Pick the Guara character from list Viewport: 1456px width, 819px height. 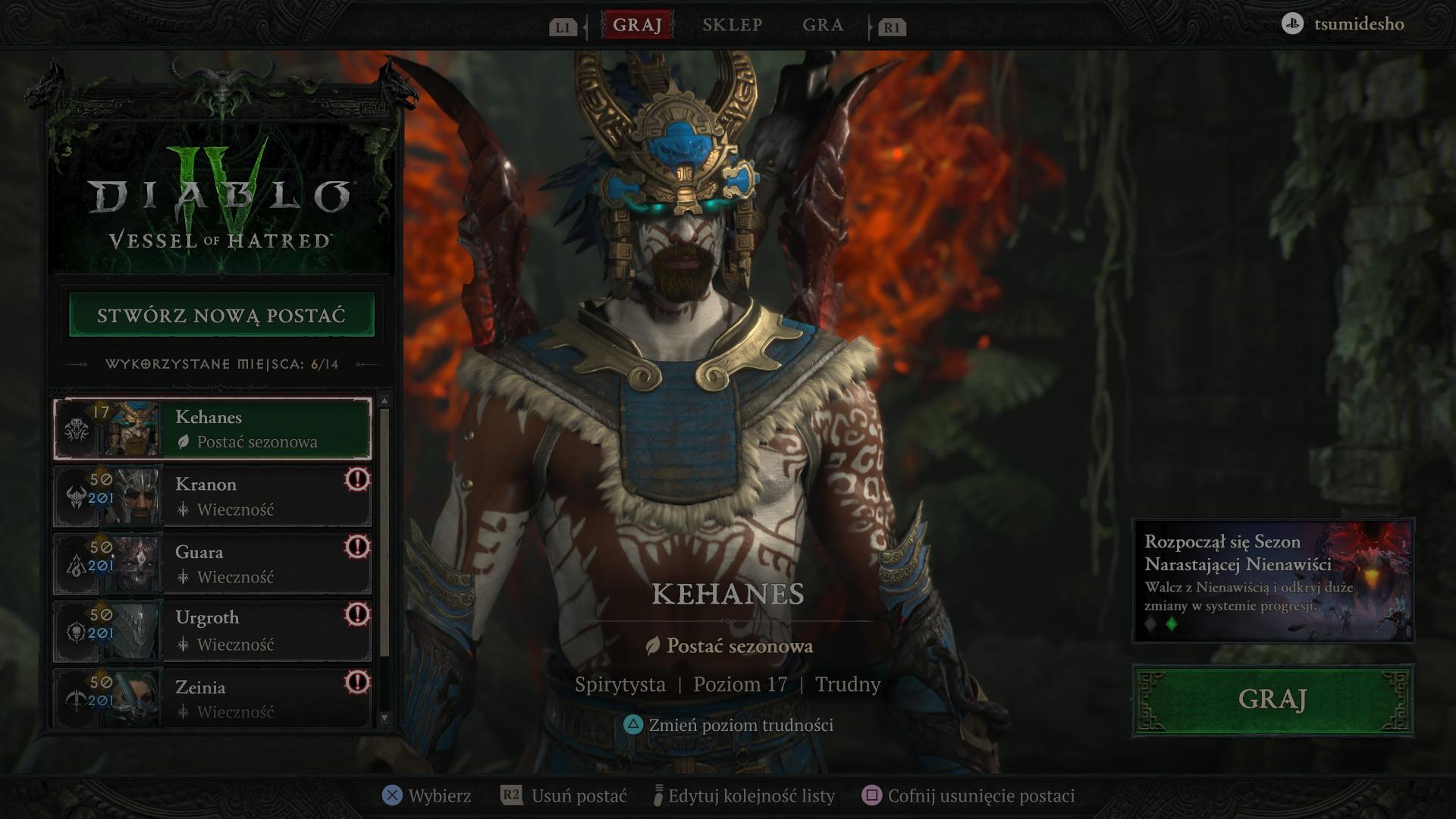point(213,564)
